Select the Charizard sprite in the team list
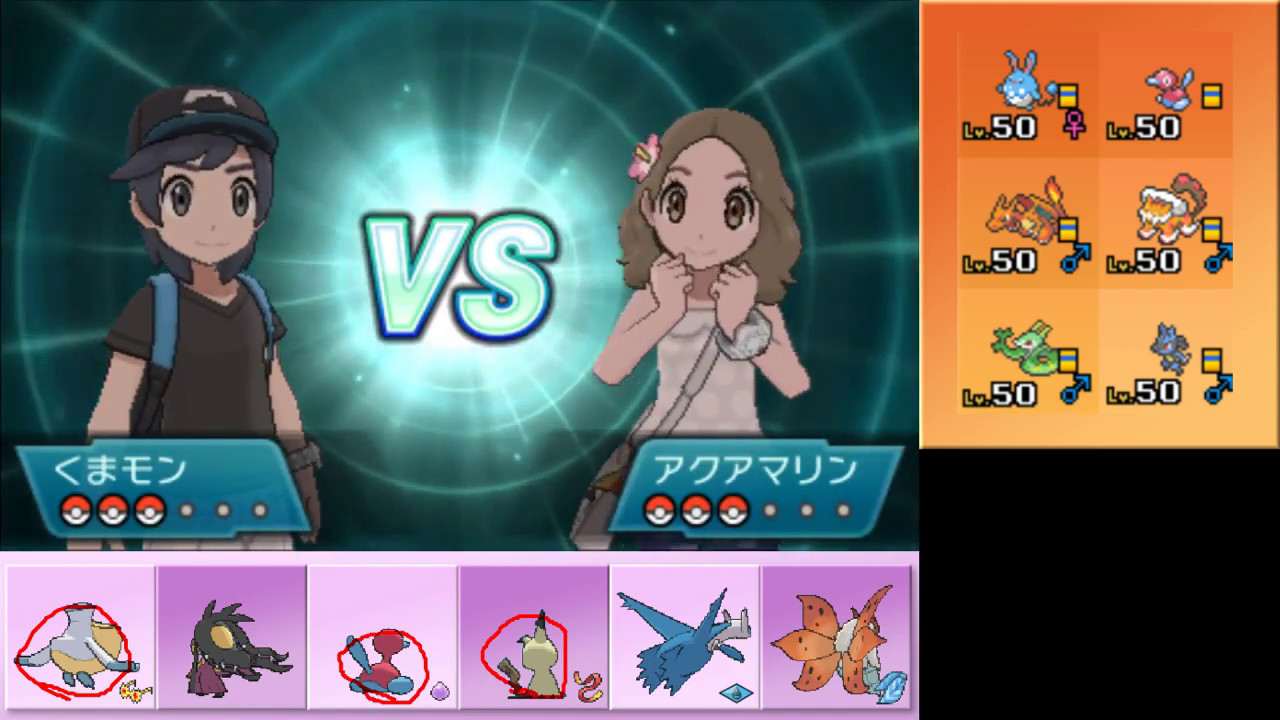Viewport: 1280px width, 720px height. pyautogui.click(x=1020, y=215)
